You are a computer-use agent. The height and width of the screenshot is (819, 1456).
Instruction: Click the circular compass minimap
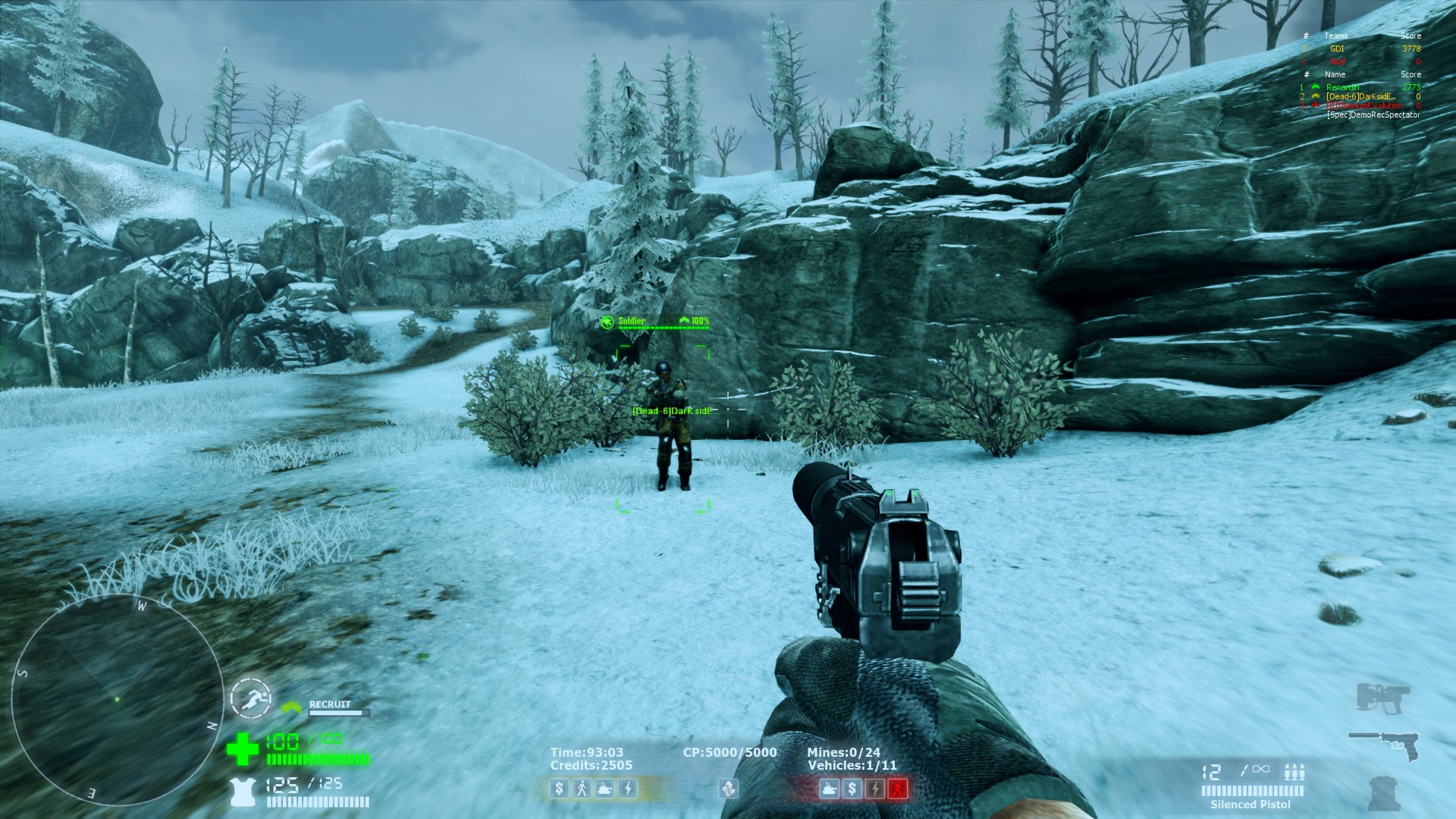[118, 699]
